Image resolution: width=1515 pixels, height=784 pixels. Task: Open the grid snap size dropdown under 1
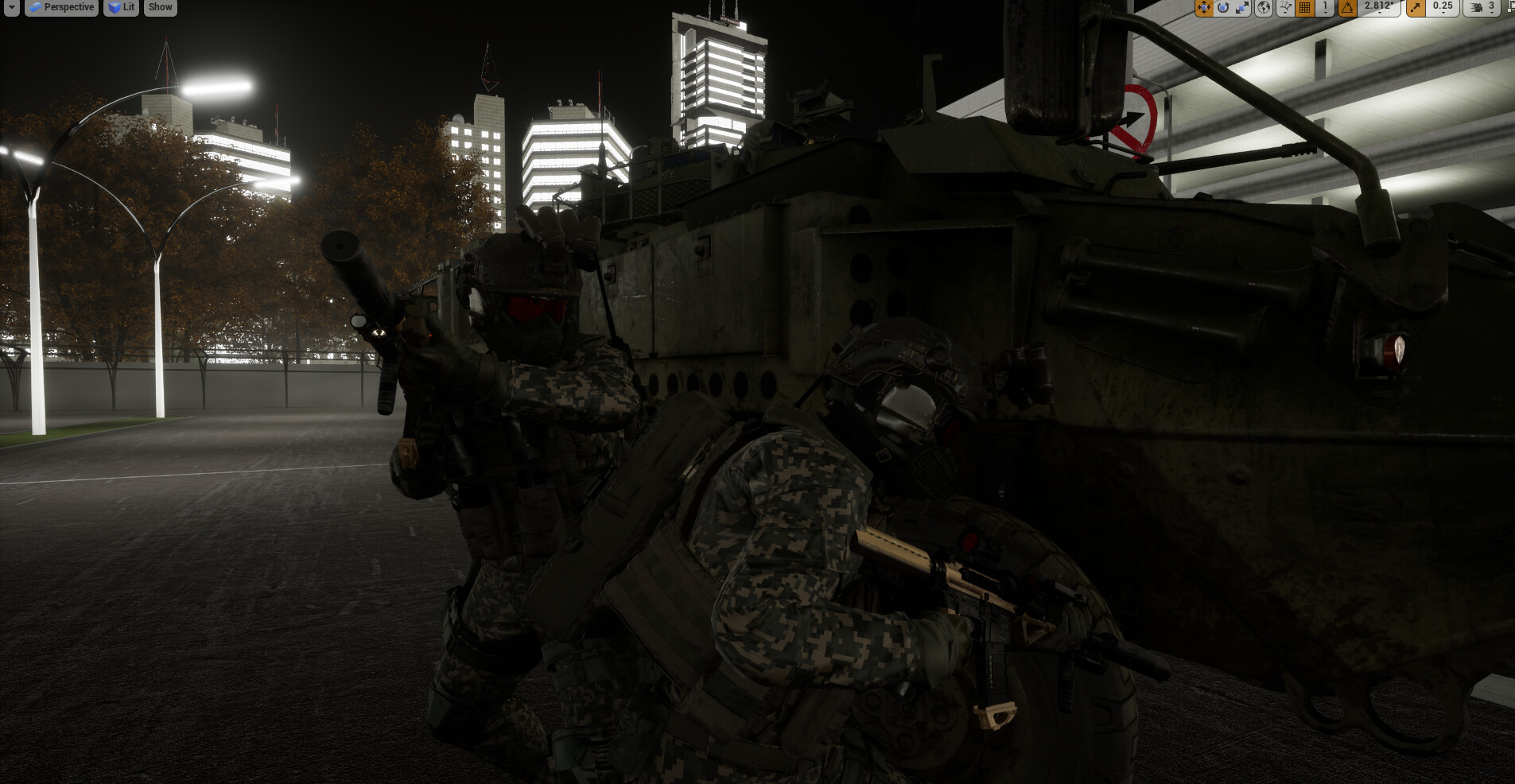[1325, 12]
